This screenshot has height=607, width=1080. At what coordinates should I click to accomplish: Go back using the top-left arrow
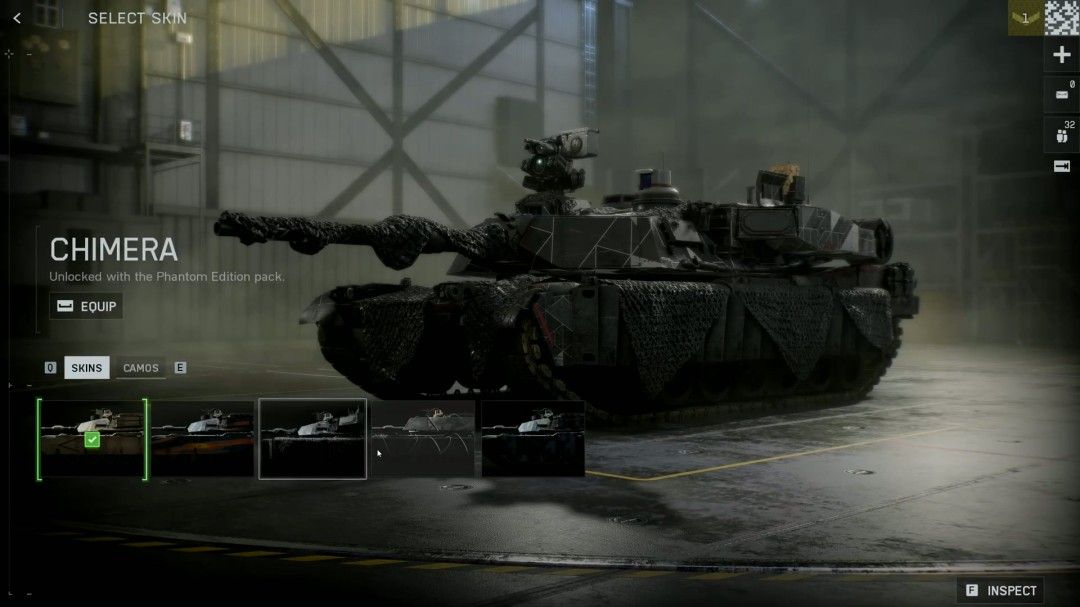pyautogui.click(x=17, y=18)
